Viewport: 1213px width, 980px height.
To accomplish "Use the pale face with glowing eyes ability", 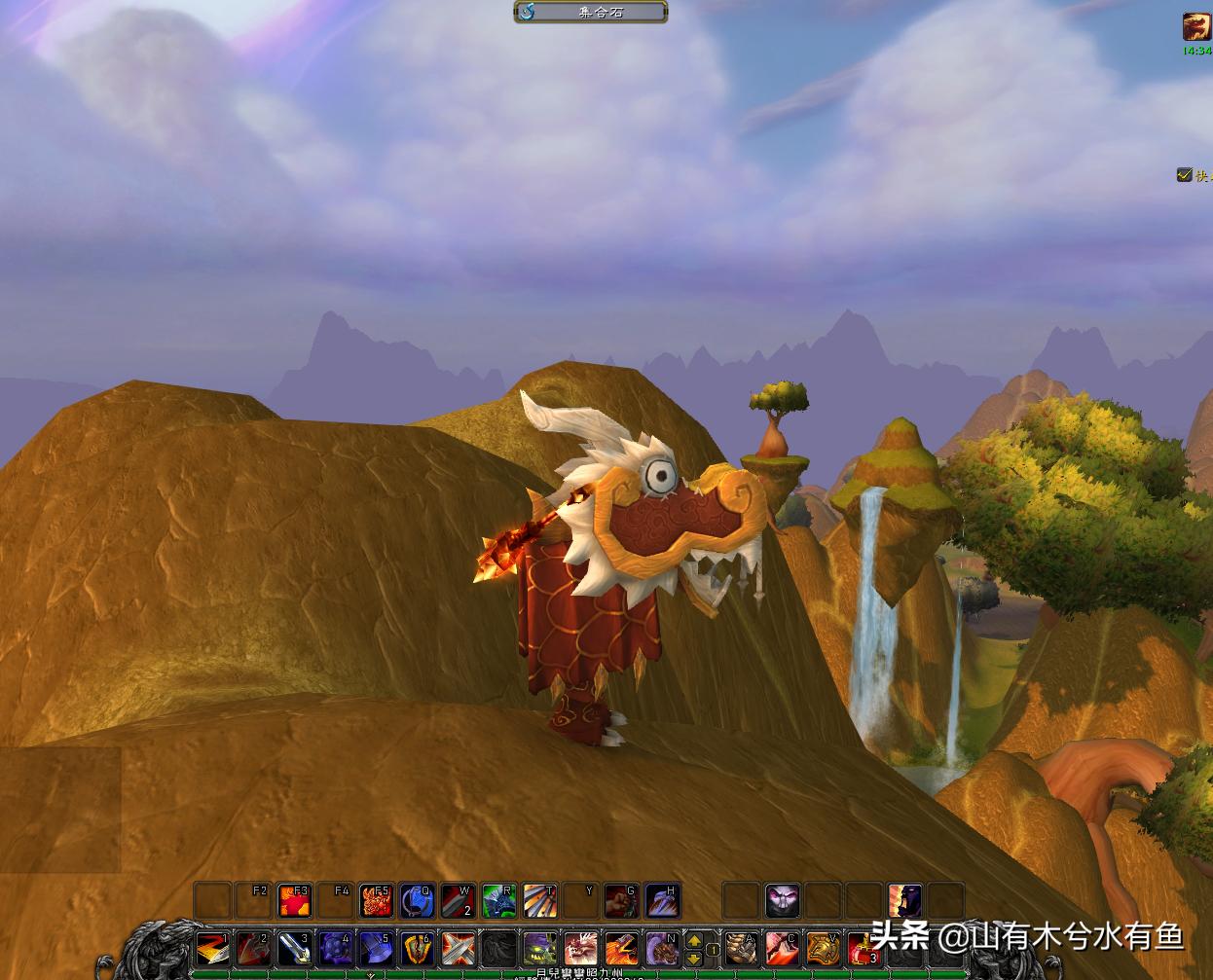I will point(782,901).
